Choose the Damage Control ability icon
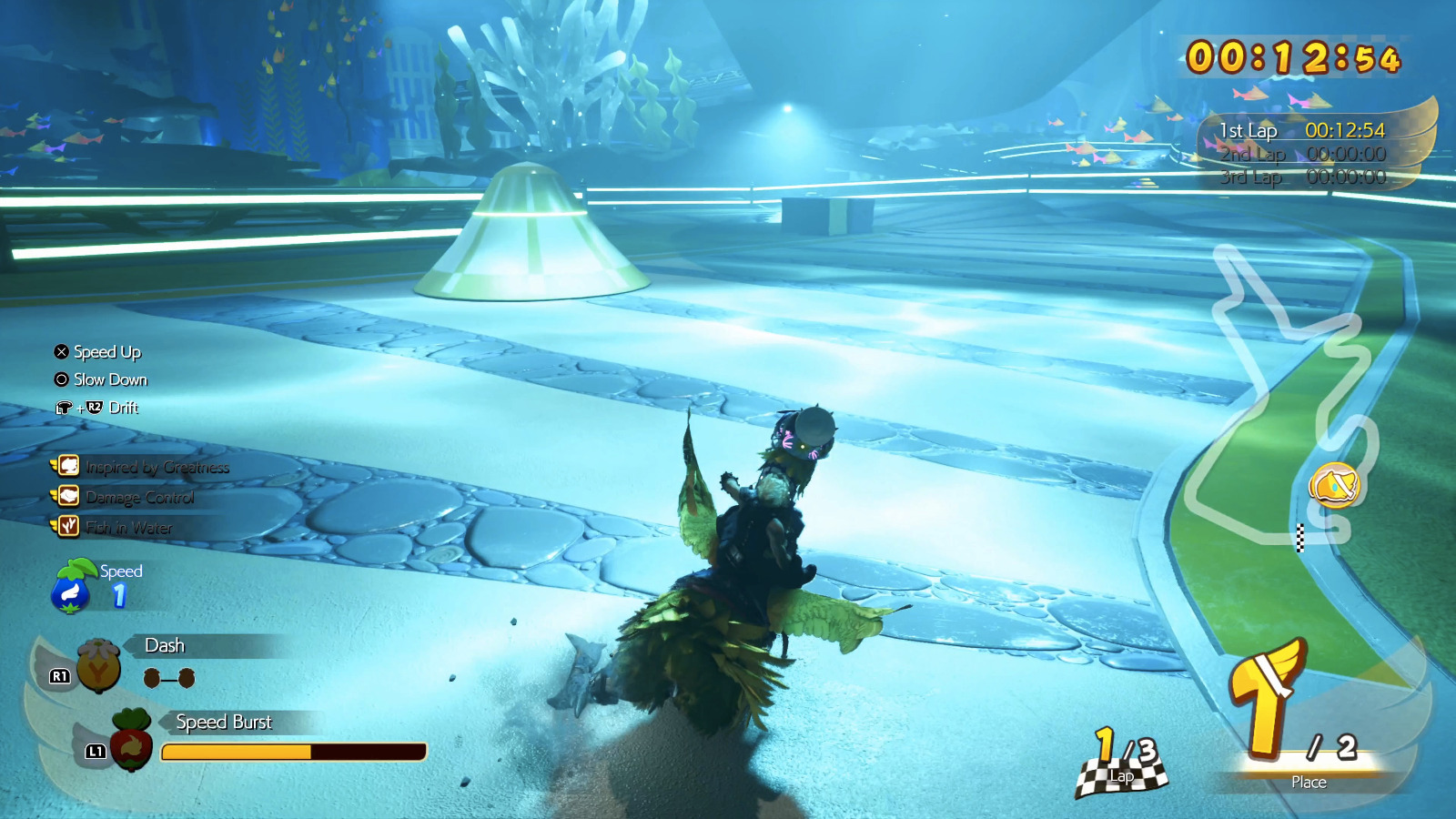This screenshot has width=1456, height=819. 68,497
